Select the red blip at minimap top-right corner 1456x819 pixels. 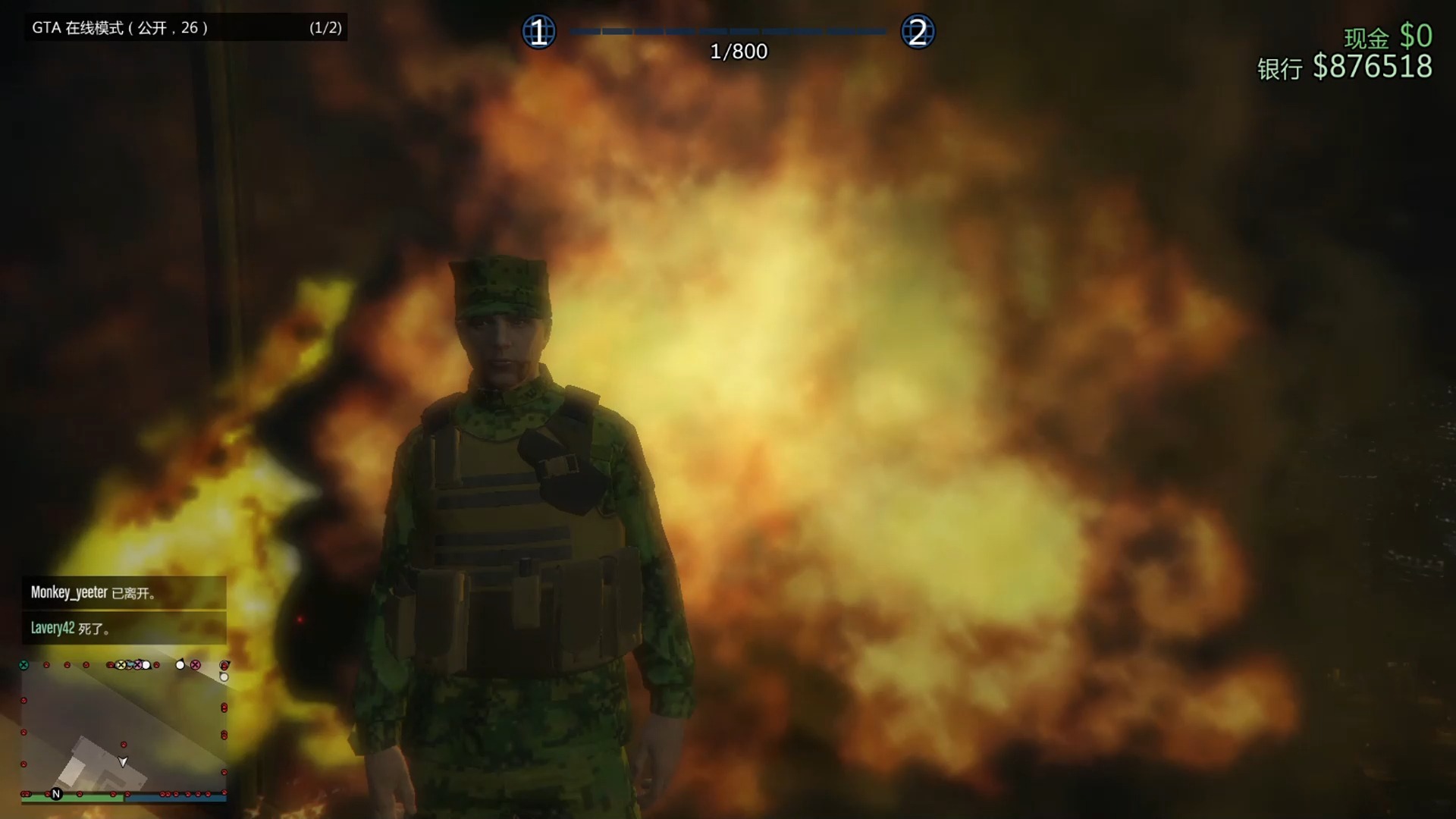click(224, 666)
